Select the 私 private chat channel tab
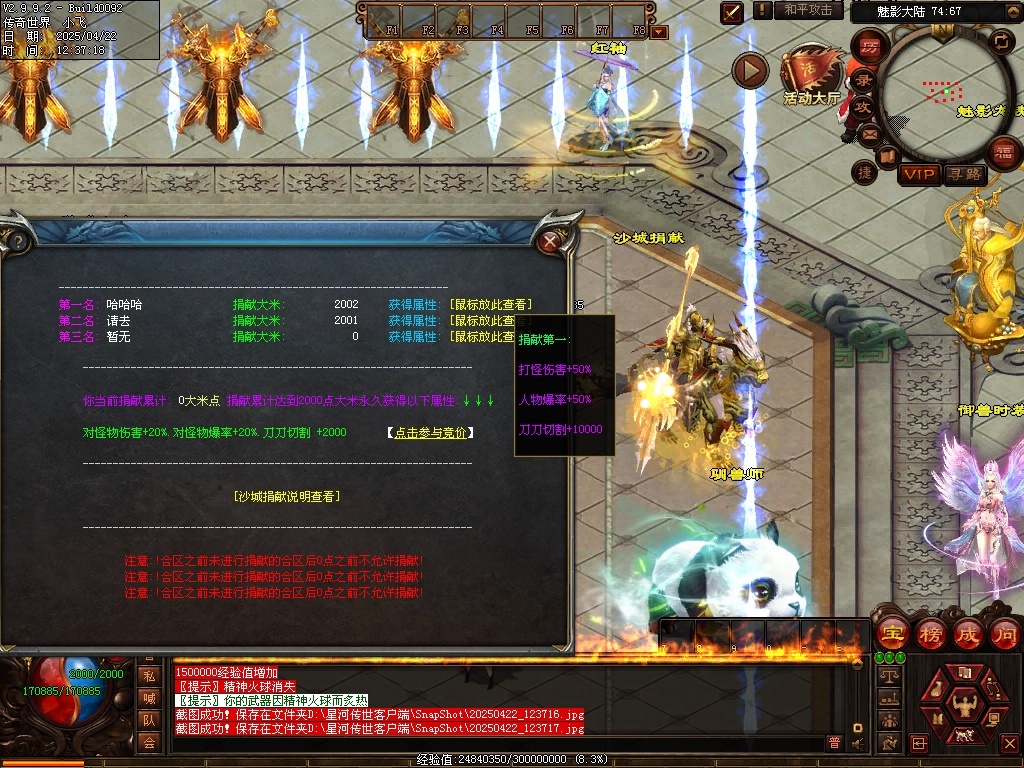The height and width of the screenshot is (768, 1024). point(148,675)
